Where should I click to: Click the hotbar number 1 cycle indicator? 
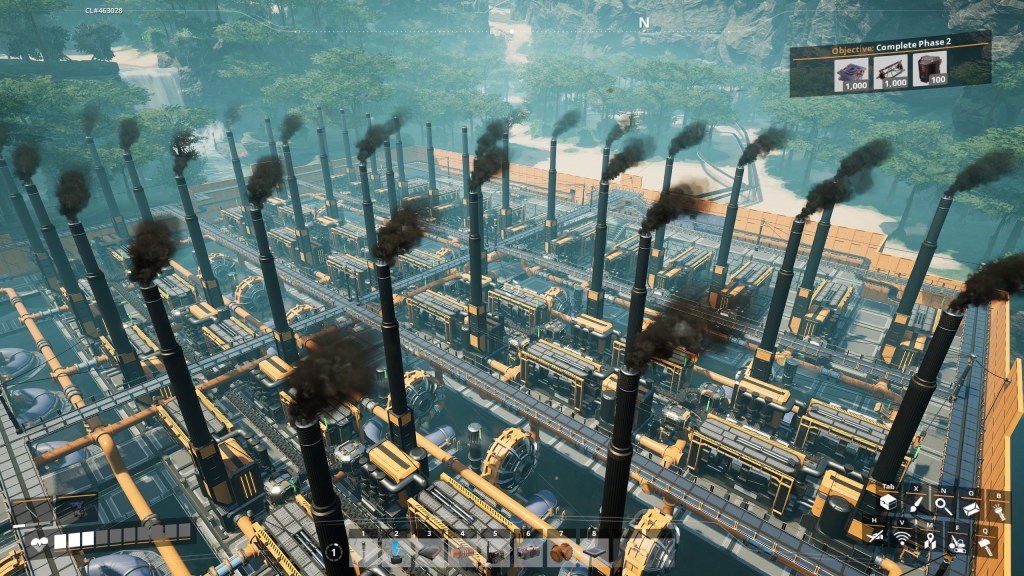coord(333,552)
